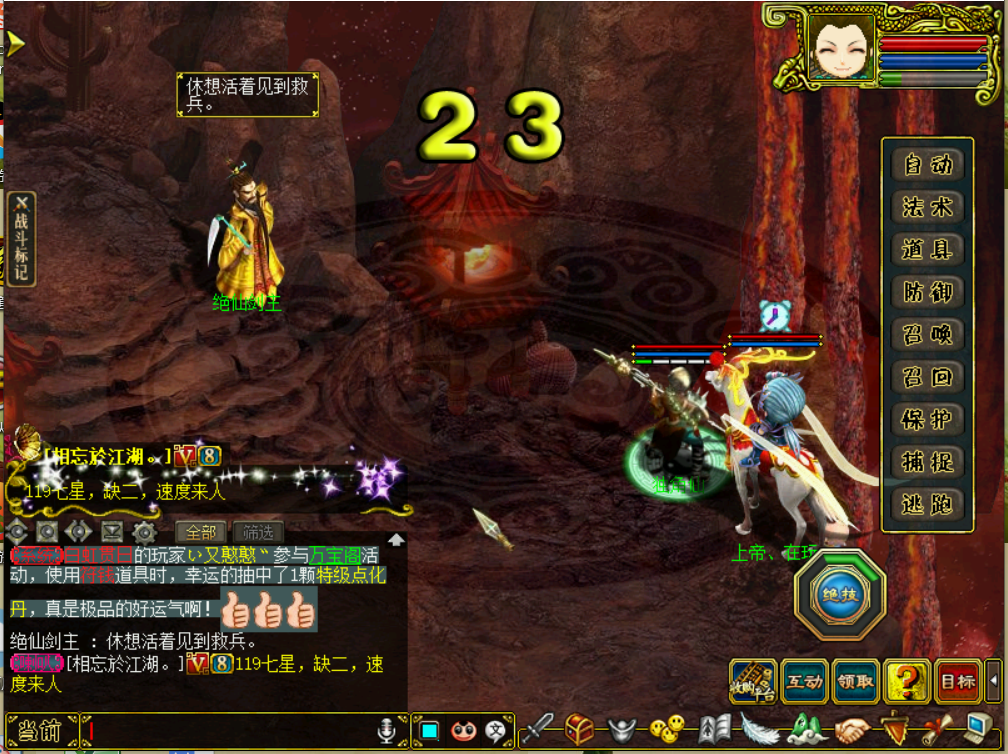The image size is (1008, 754).
Task: Open the treasure chest icon in the toolbar
Action: [x=579, y=729]
